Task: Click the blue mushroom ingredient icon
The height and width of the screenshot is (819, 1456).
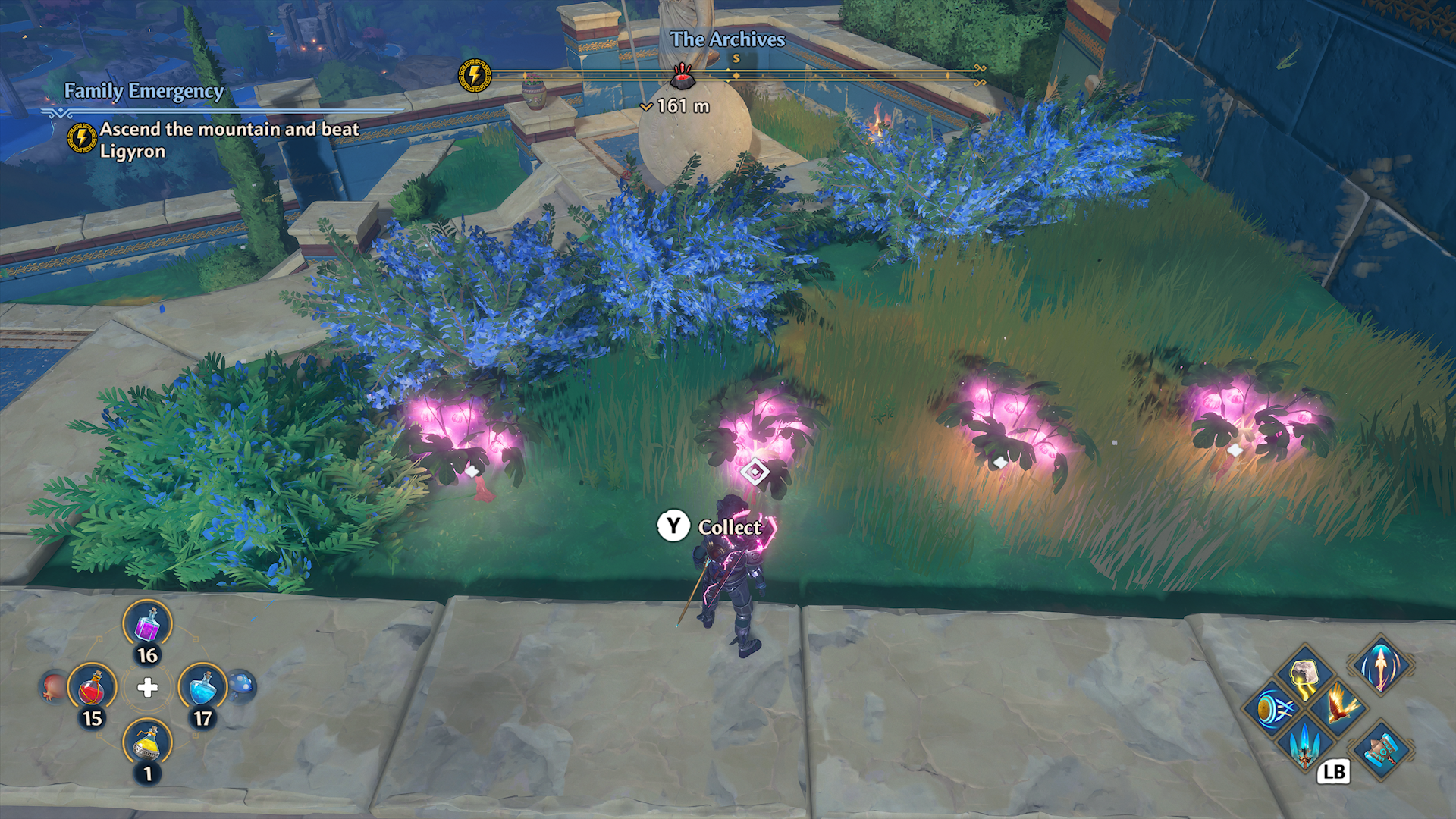Action: click(x=243, y=684)
